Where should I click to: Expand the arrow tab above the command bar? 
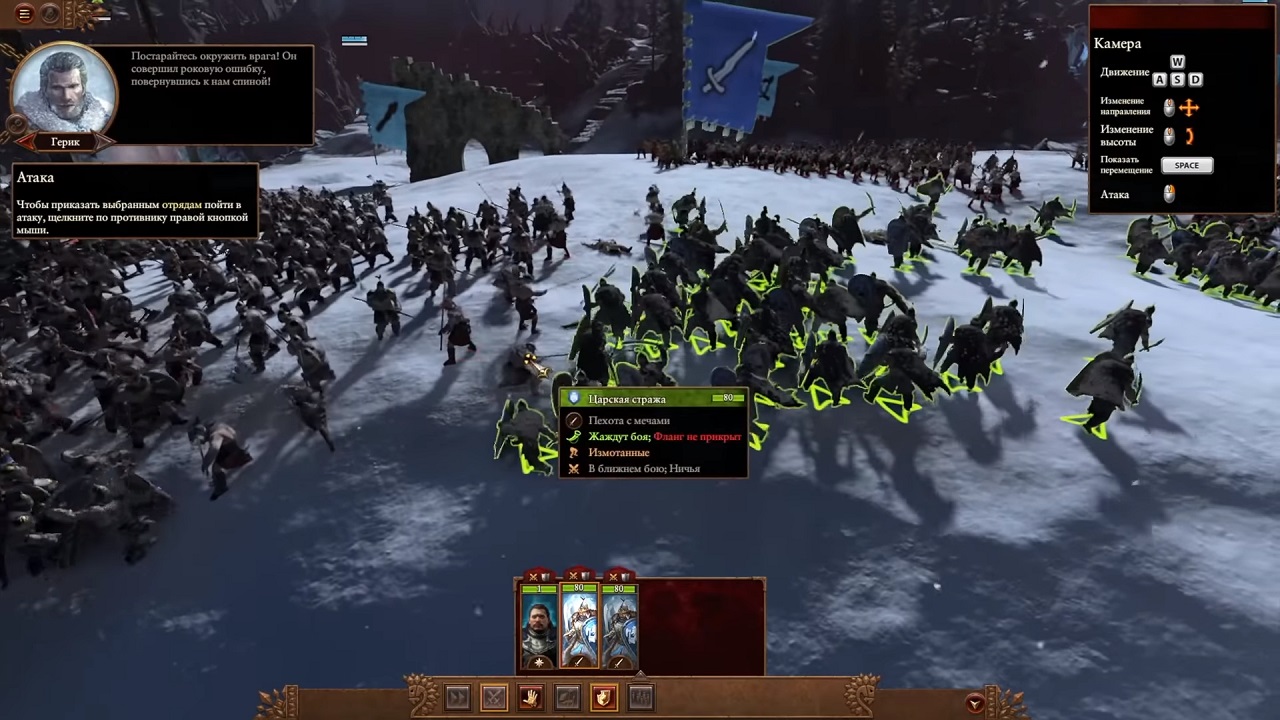point(641,673)
